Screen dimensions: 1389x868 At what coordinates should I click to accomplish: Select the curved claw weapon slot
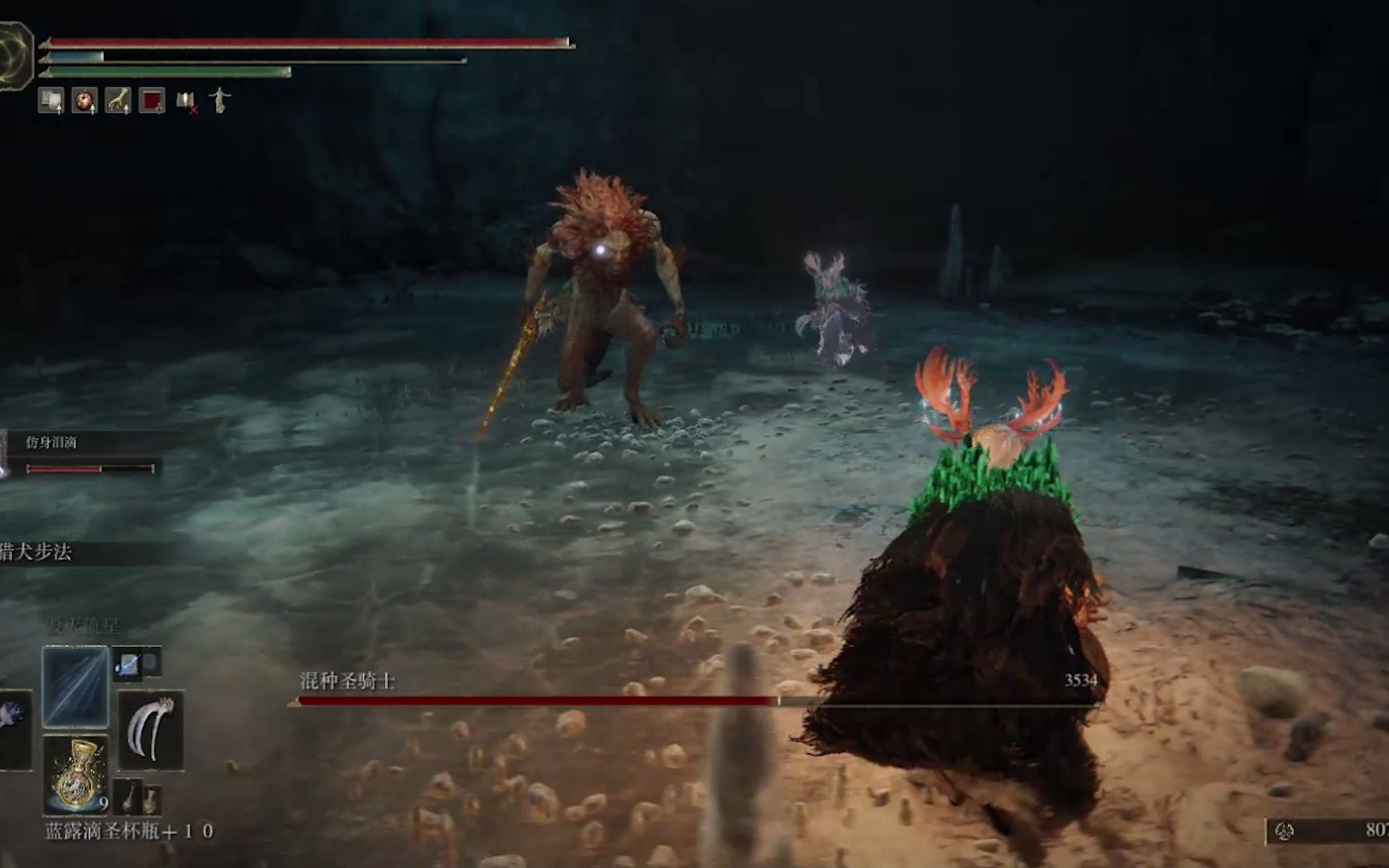pyautogui.click(x=150, y=730)
